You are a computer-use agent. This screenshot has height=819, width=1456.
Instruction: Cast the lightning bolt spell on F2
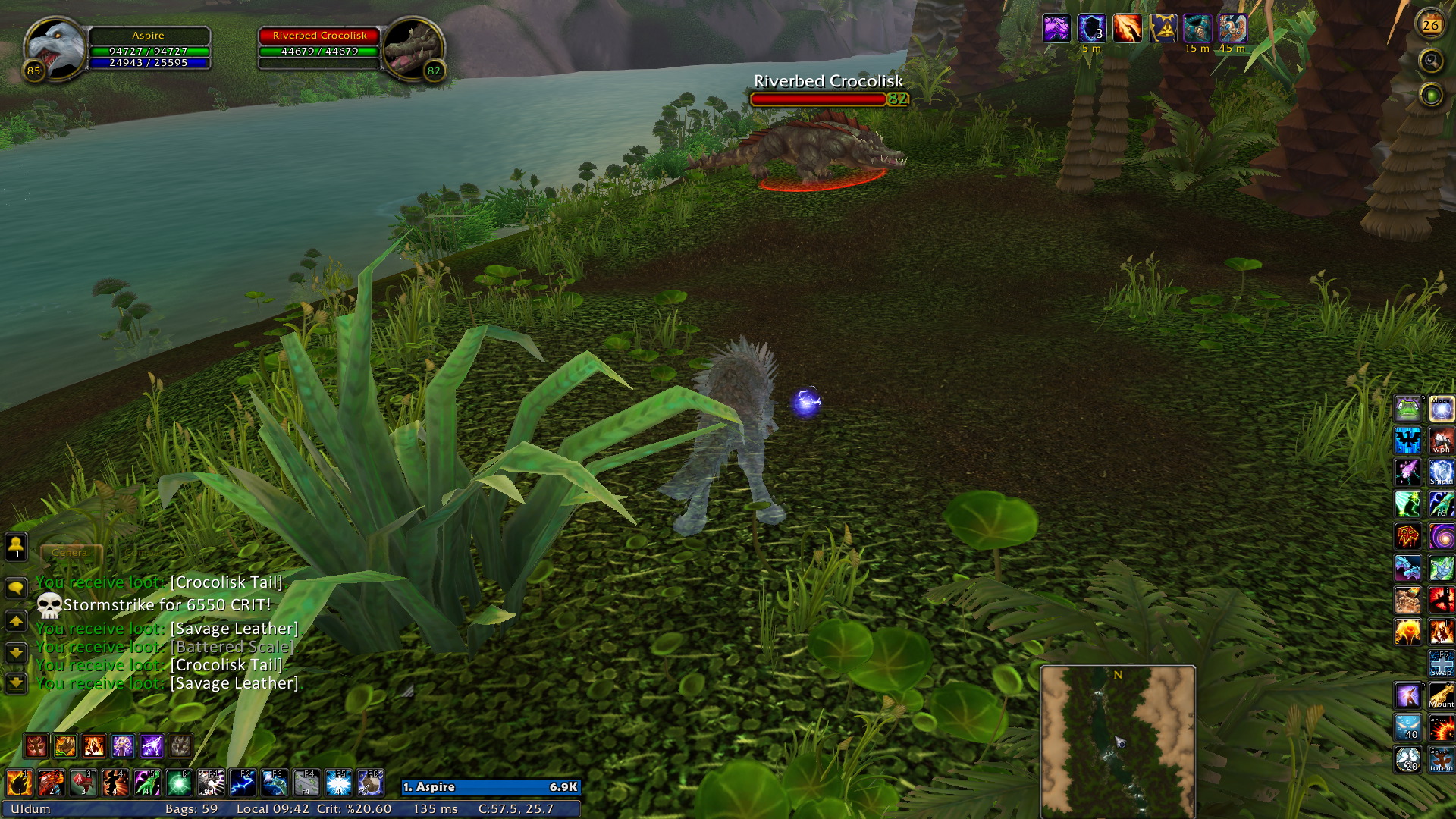(x=243, y=783)
